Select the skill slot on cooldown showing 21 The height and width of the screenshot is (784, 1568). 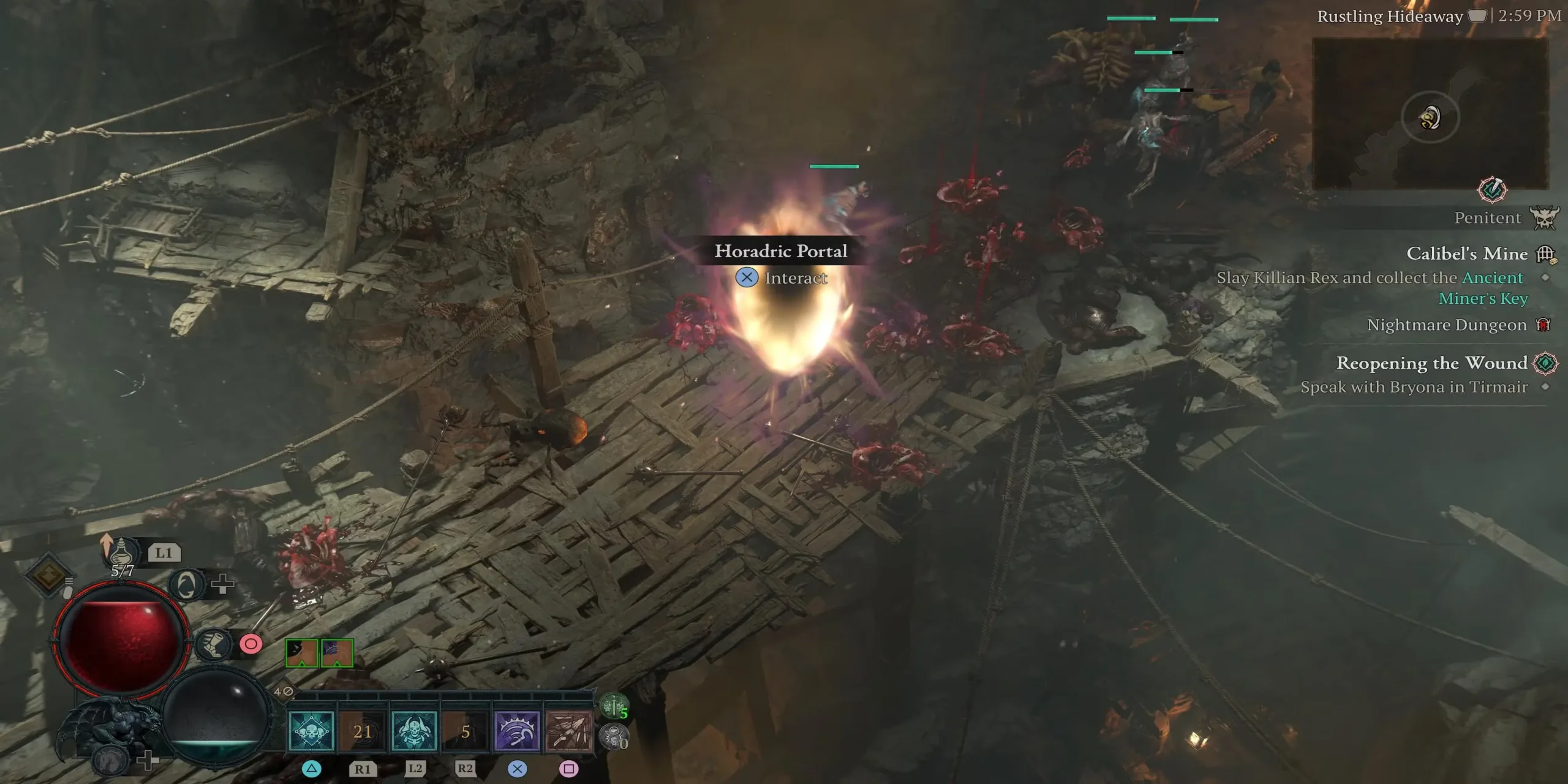click(x=363, y=731)
